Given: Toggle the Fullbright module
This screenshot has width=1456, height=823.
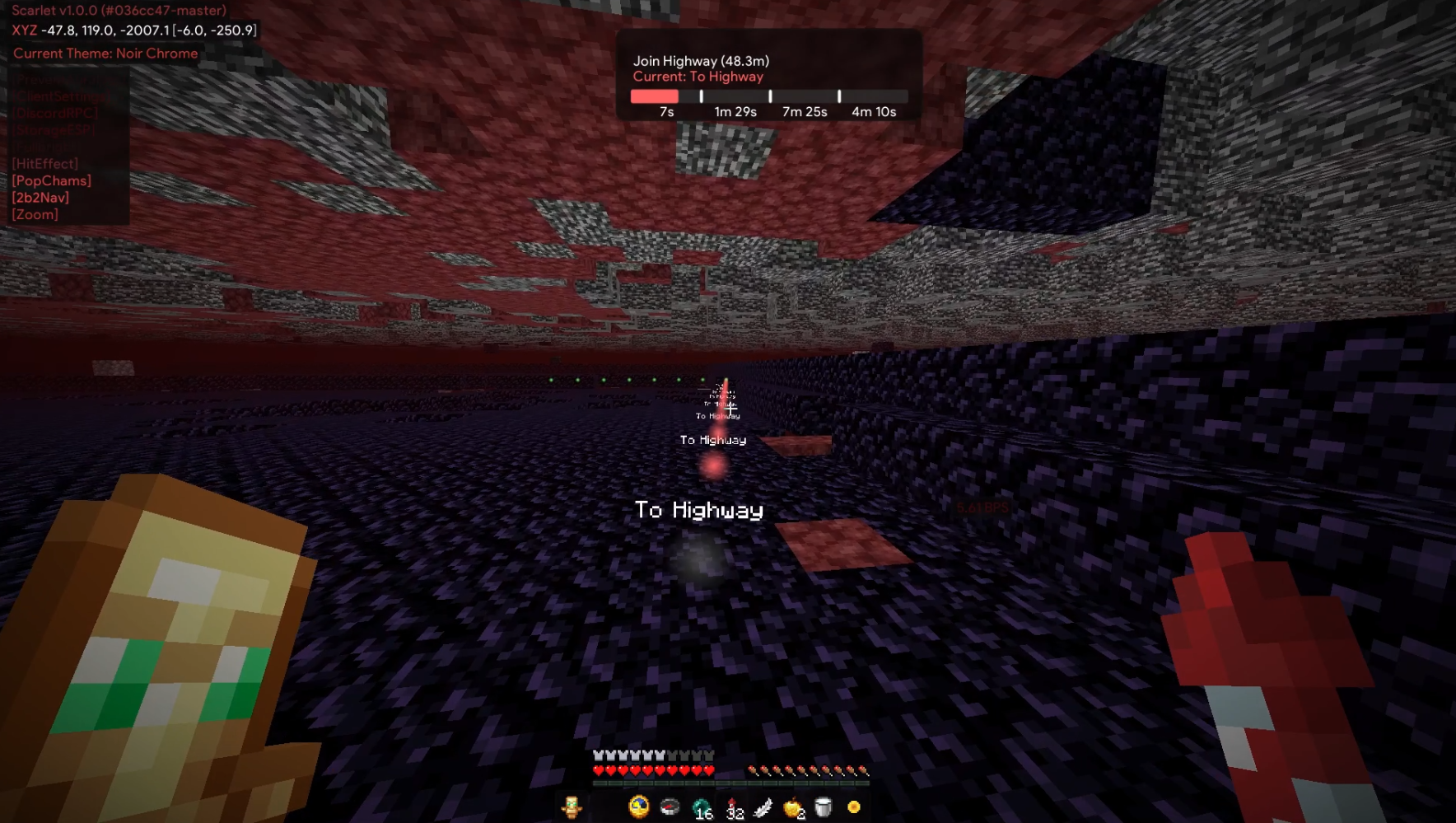Looking at the screenshot, I should (x=45, y=147).
